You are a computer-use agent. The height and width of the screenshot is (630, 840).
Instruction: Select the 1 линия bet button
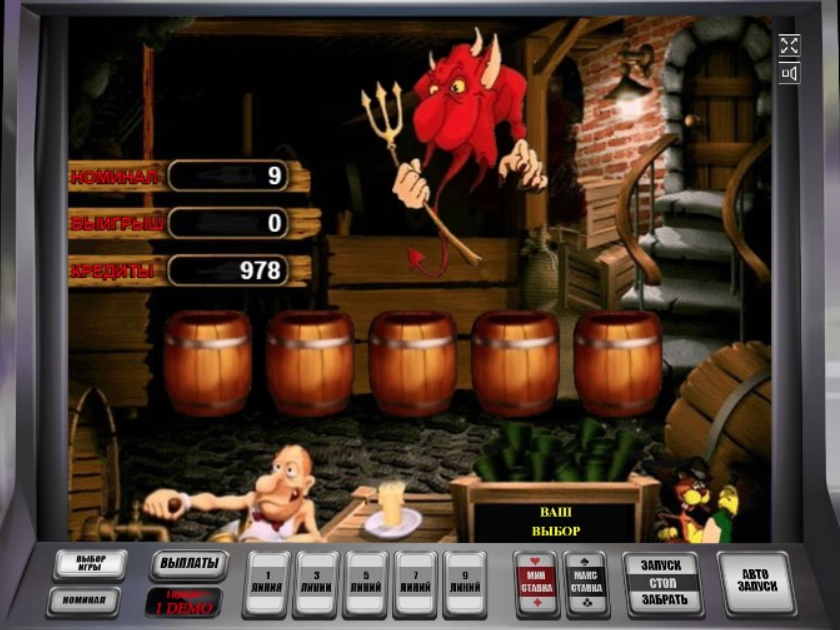point(267,584)
